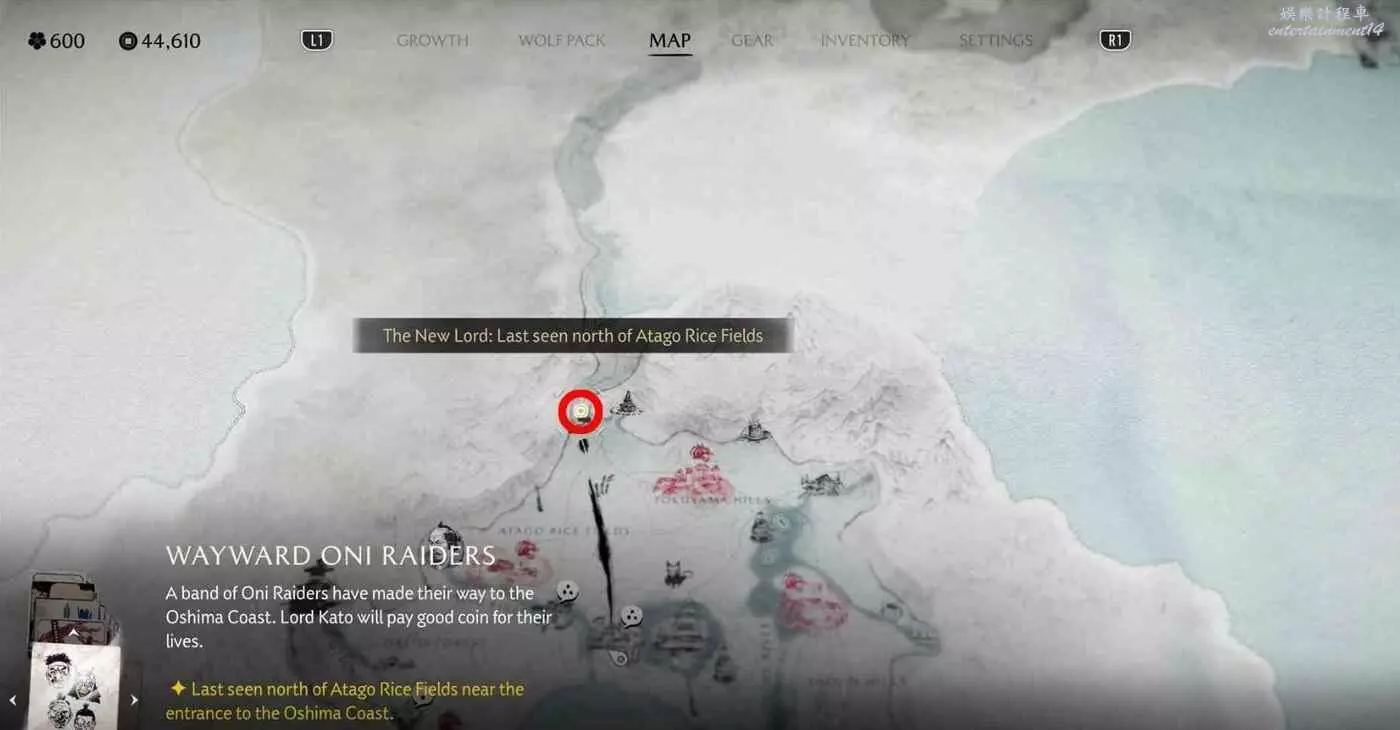Switch to the Growth tab
The height and width of the screenshot is (730, 1400).
pyautogui.click(x=432, y=41)
